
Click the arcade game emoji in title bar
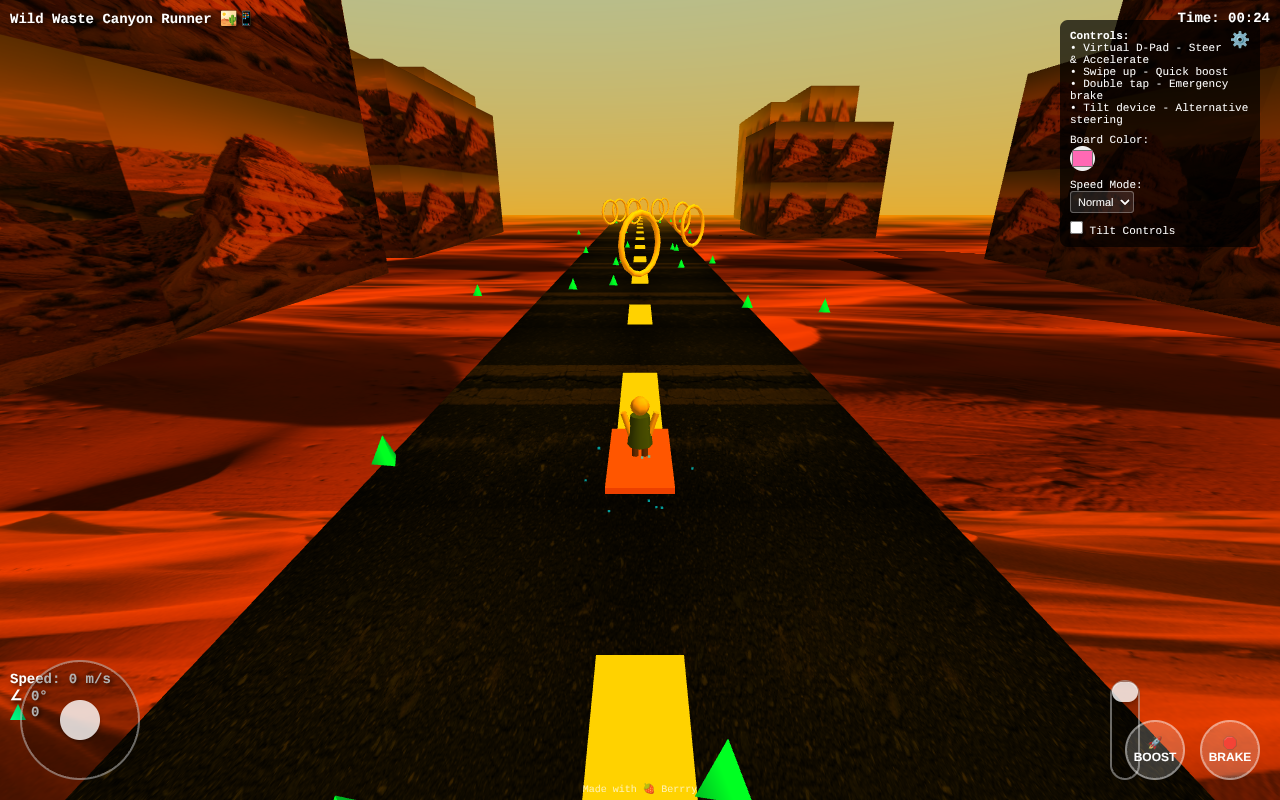pyautogui.click(x=246, y=18)
